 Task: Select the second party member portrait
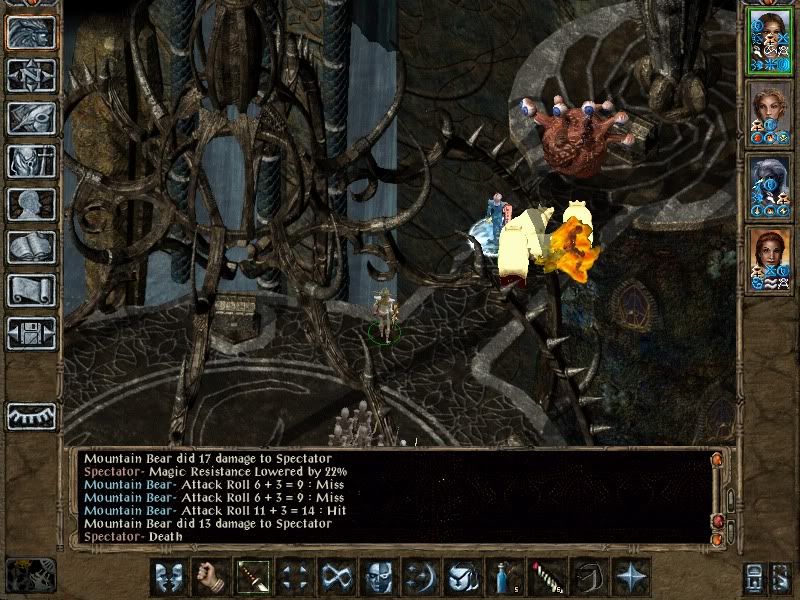pyautogui.click(x=769, y=113)
